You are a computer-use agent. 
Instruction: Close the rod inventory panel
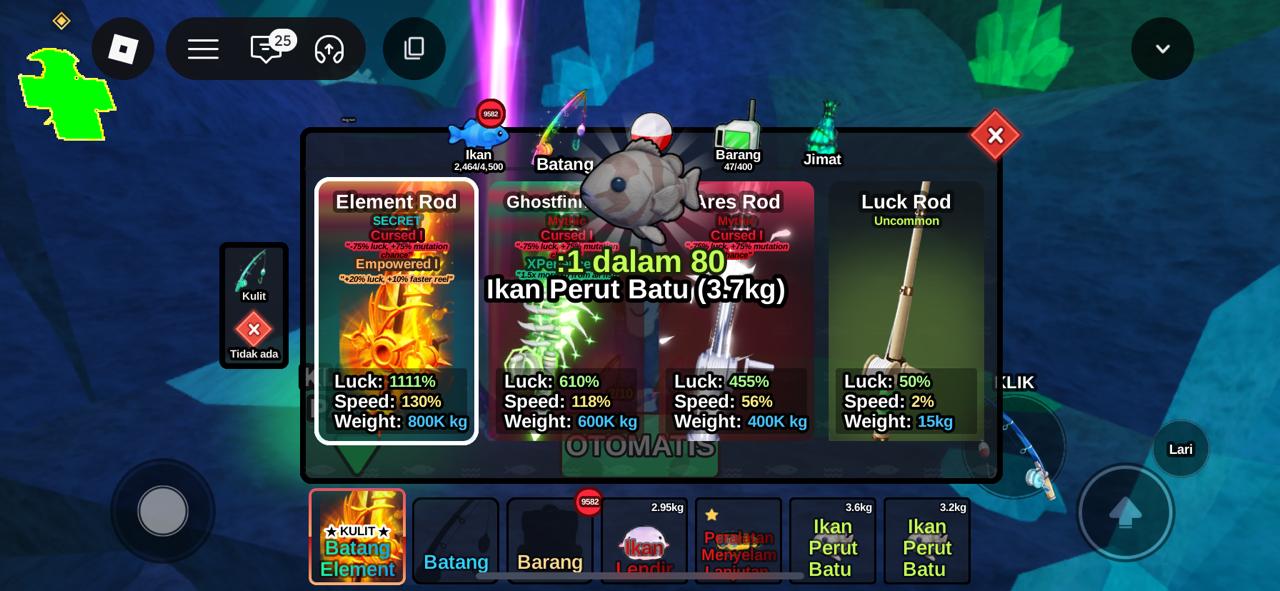click(994, 136)
